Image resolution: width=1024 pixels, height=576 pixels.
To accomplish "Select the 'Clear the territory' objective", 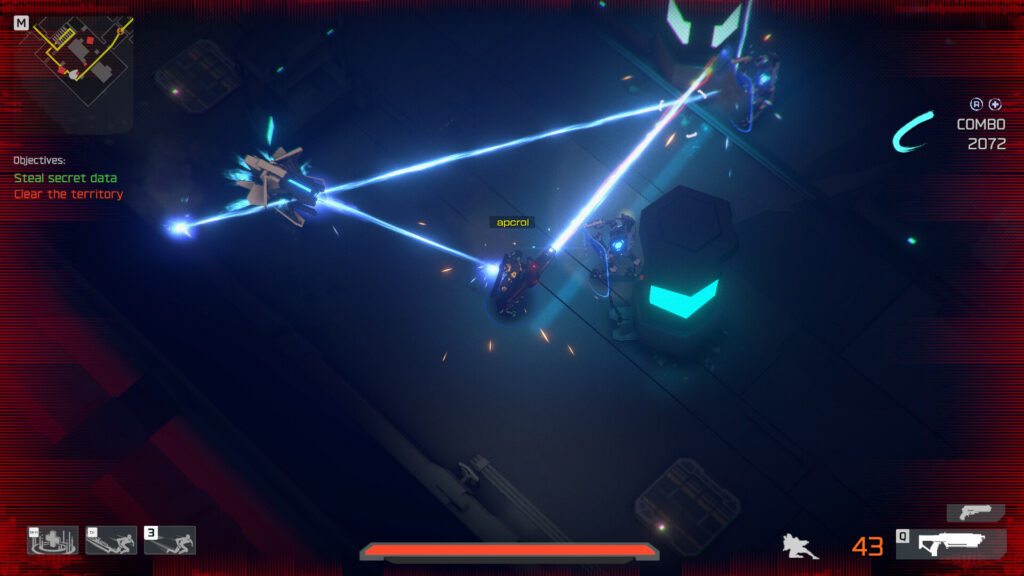I will pyautogui.click(x=68, y=194).
